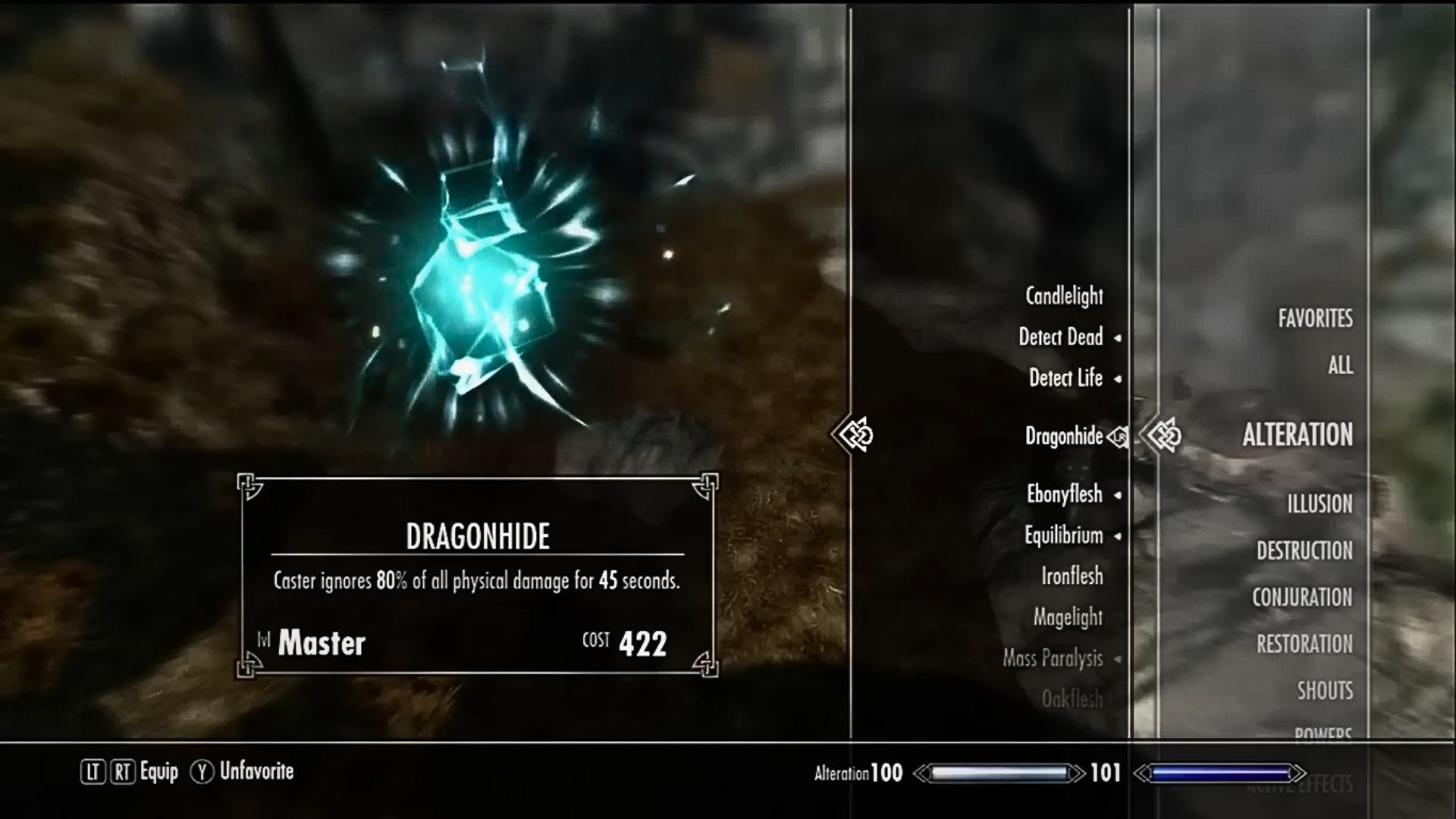The width and height of the screenshot is (1456, 819).
Task: Open the Restoration spell category
Action: [1304, 645]
